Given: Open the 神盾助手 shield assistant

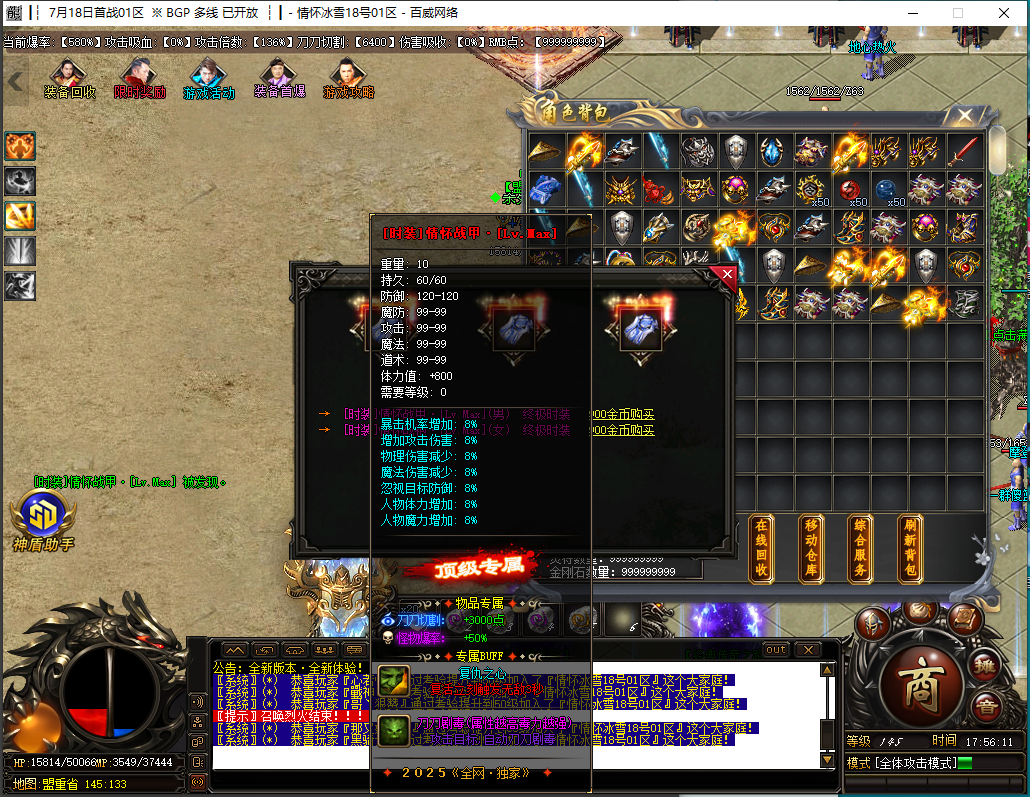Looking at the screenshot, I should coord(42,518).
